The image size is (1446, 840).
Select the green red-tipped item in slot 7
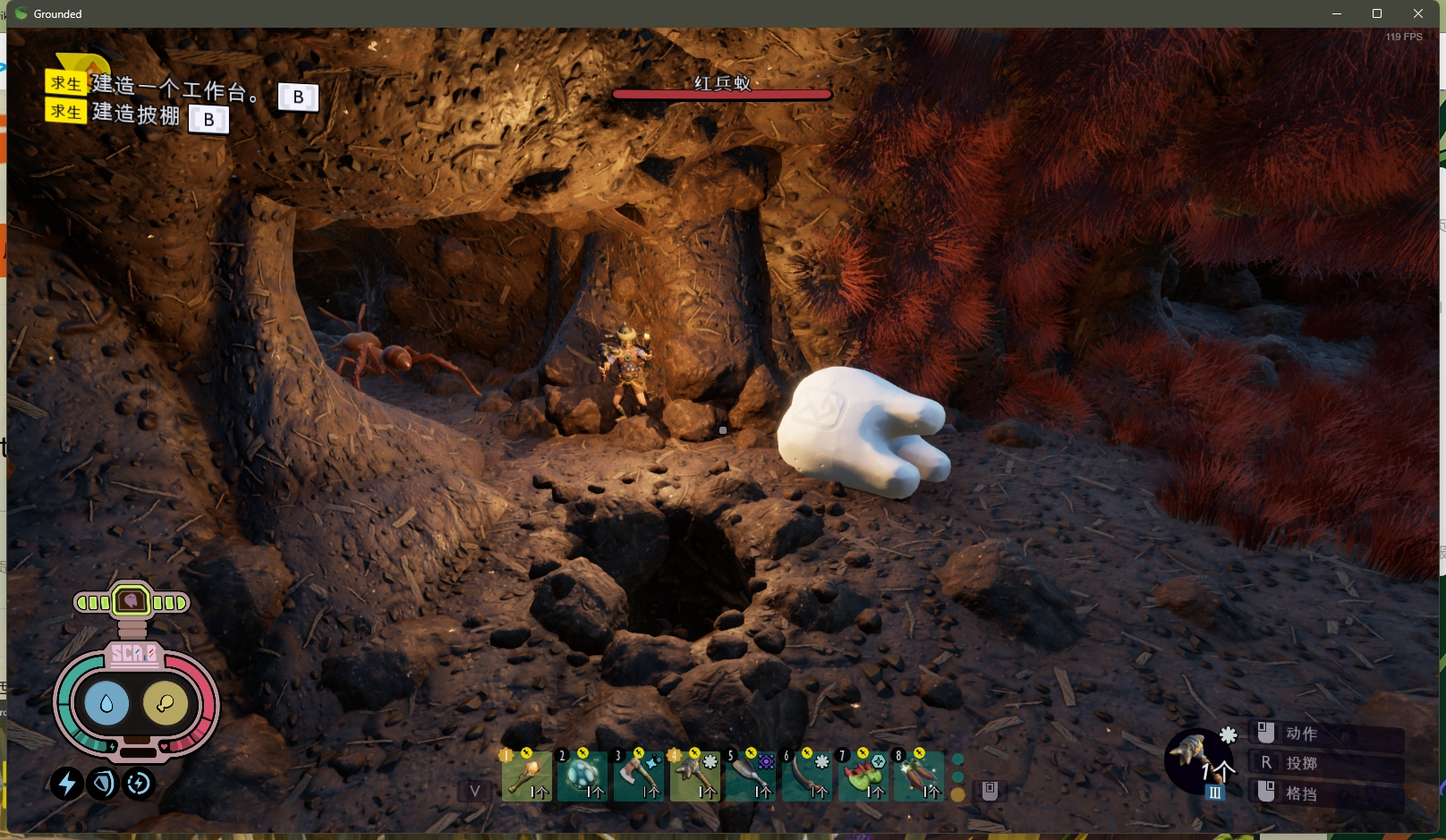(863, 775)
